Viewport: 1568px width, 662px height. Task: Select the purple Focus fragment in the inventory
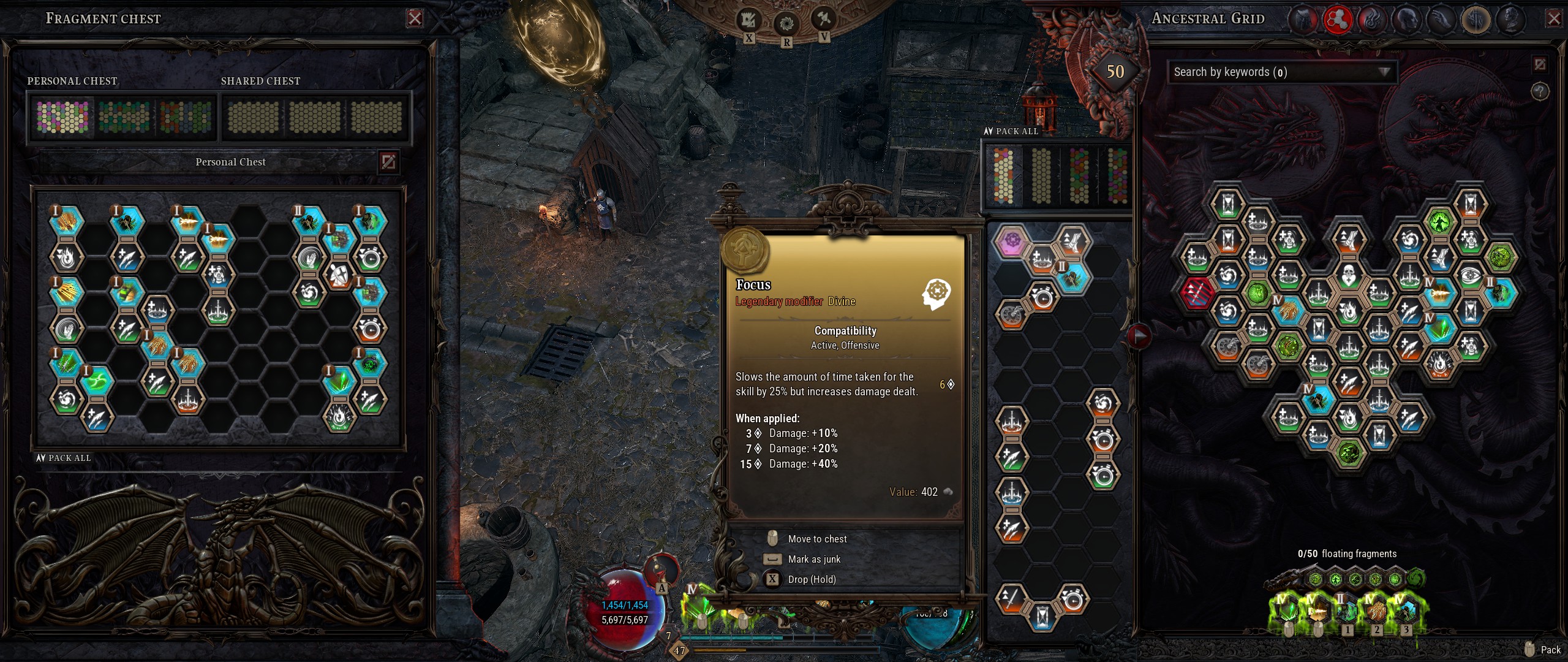1011,240
